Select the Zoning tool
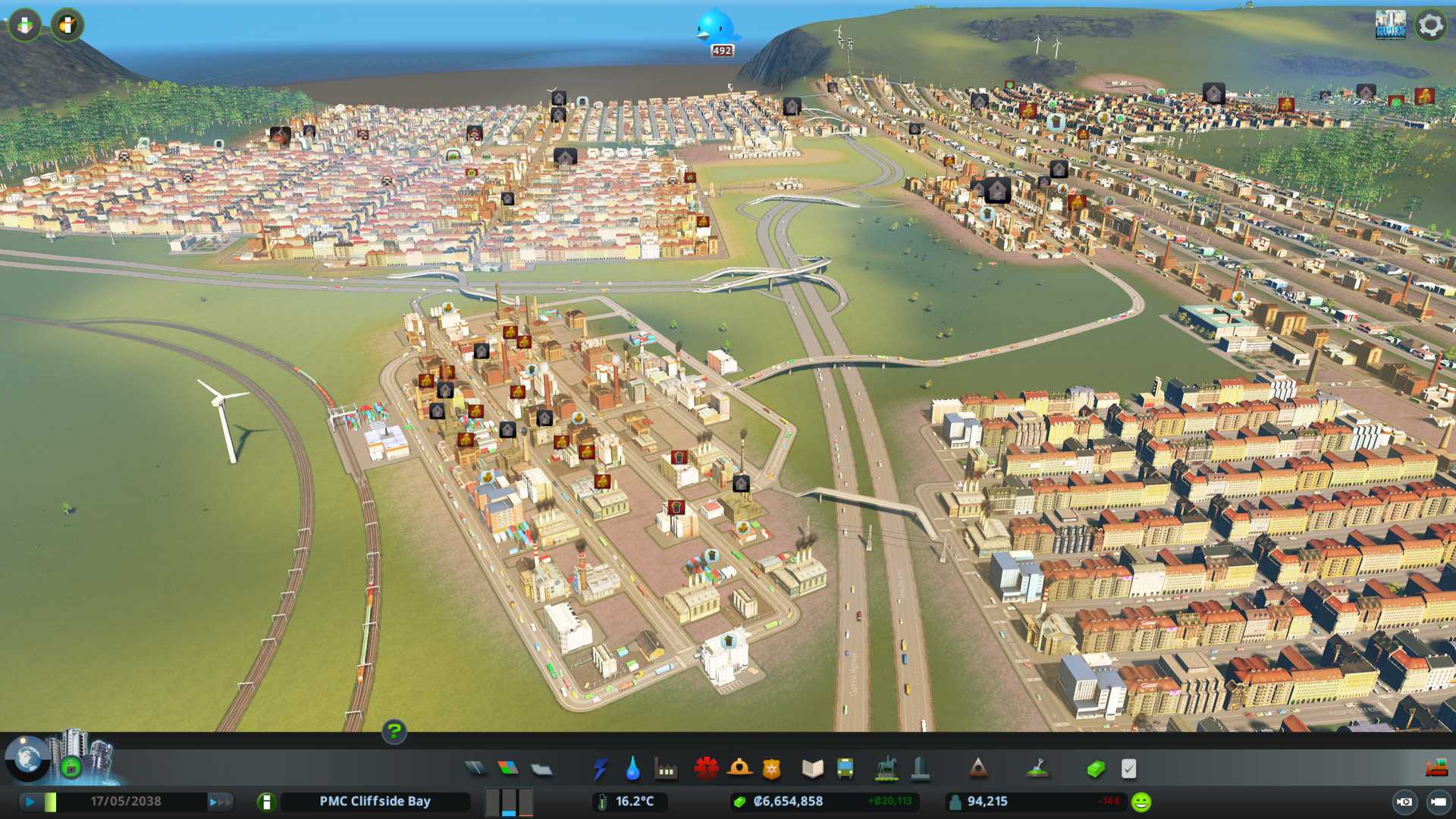 click(508, 769)
